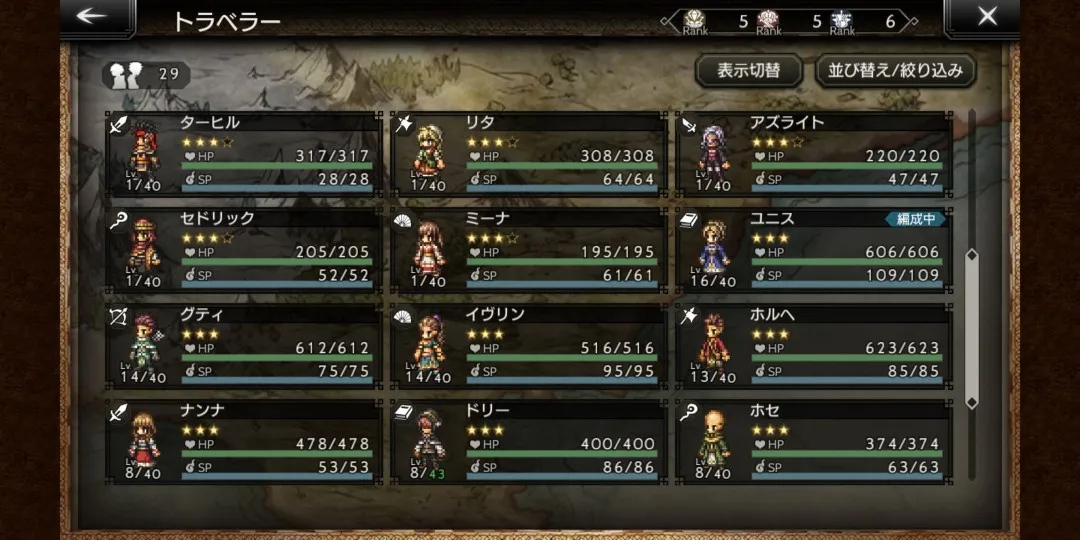Select traveler ホルヘ

point(813,346)
